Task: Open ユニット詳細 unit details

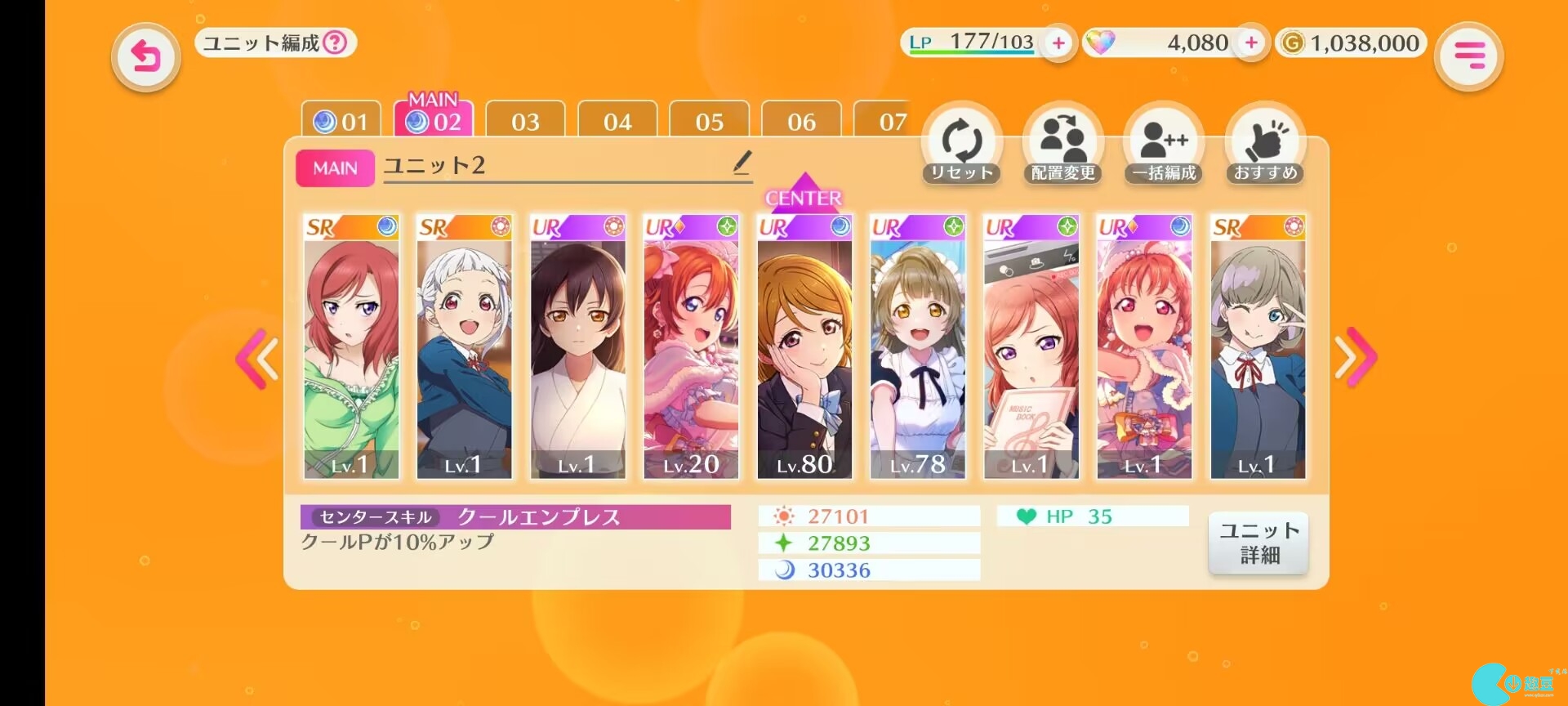Action: (1258, 543)
